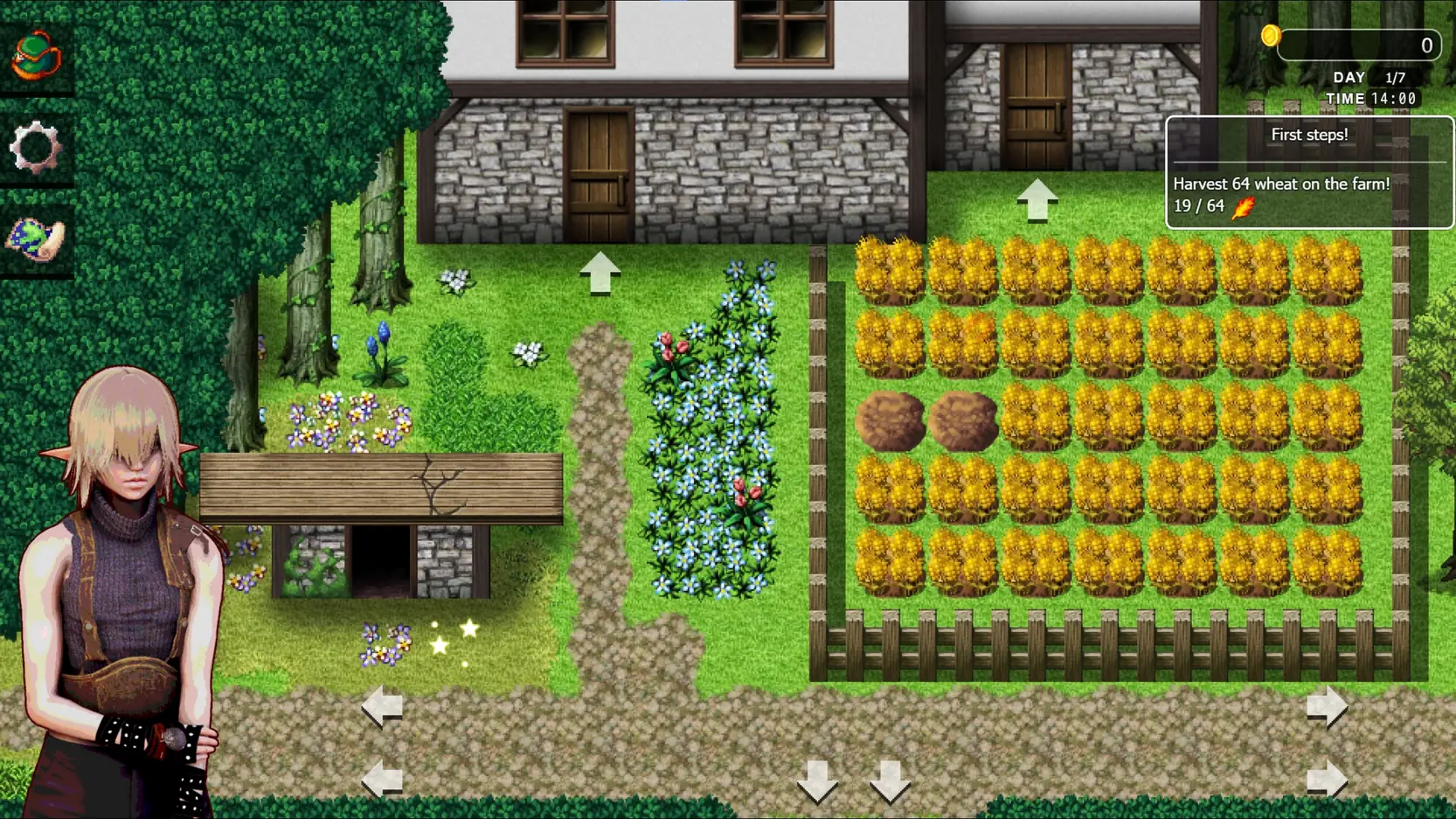
Task: Click the up arrow at the stone shed door
Action: click(1037, 200)
